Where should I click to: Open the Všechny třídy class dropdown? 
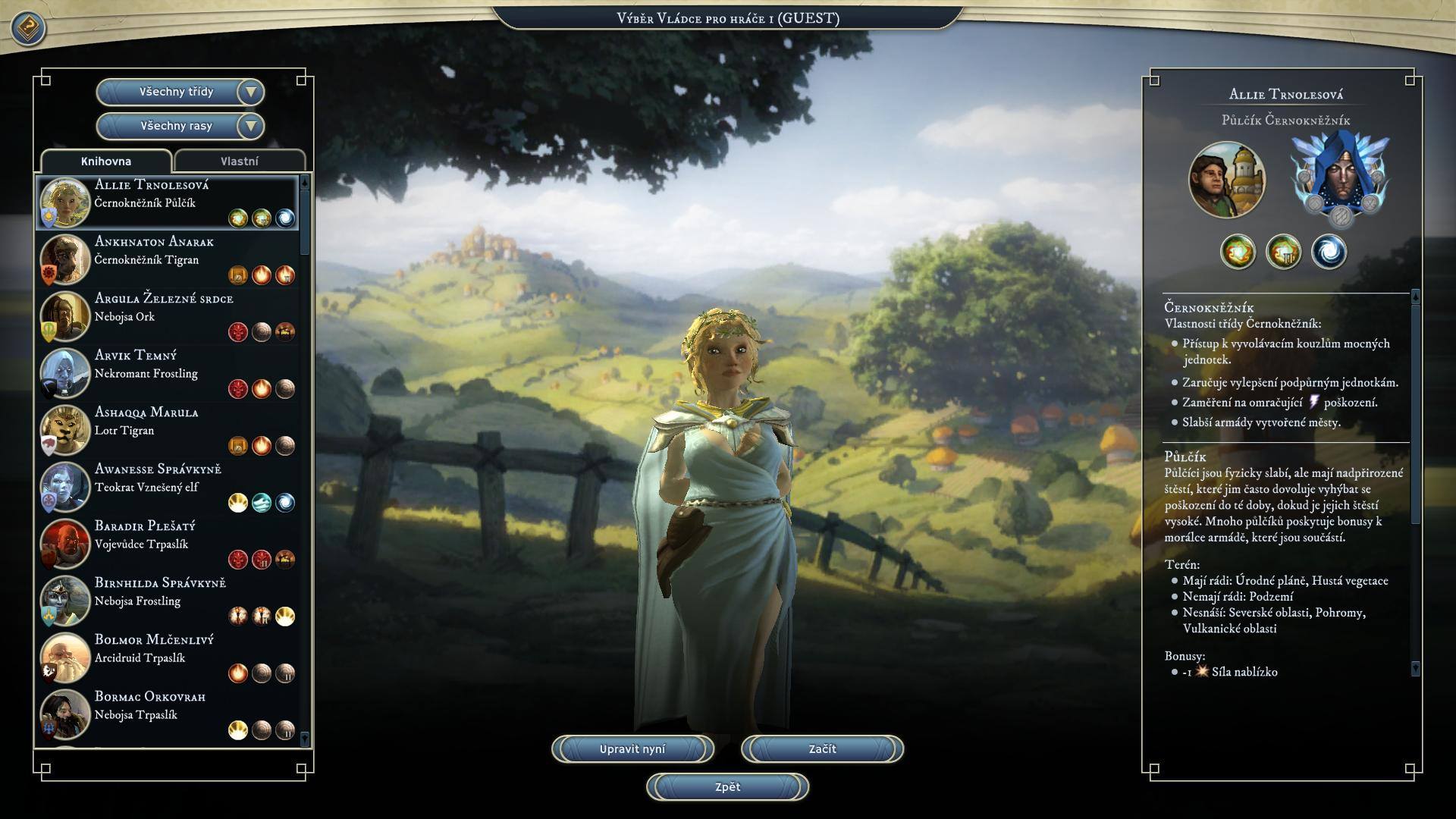tap(180, 92)
